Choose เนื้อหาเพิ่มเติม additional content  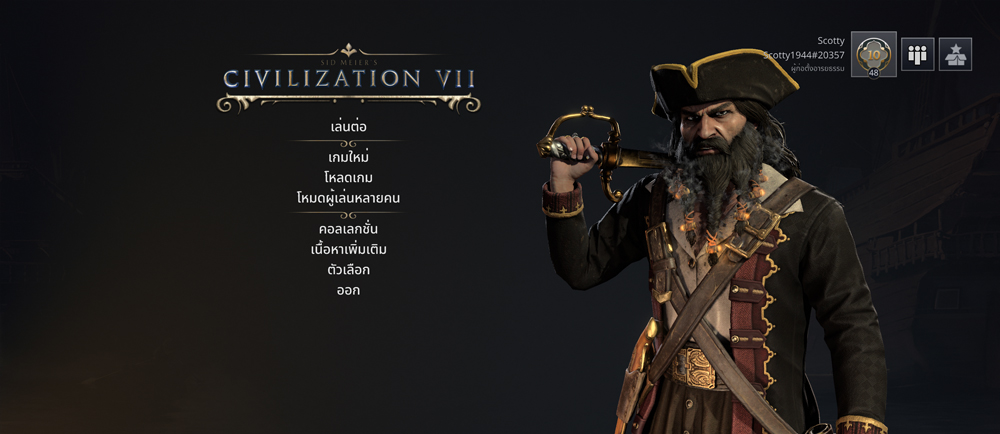tap(348, 249)
